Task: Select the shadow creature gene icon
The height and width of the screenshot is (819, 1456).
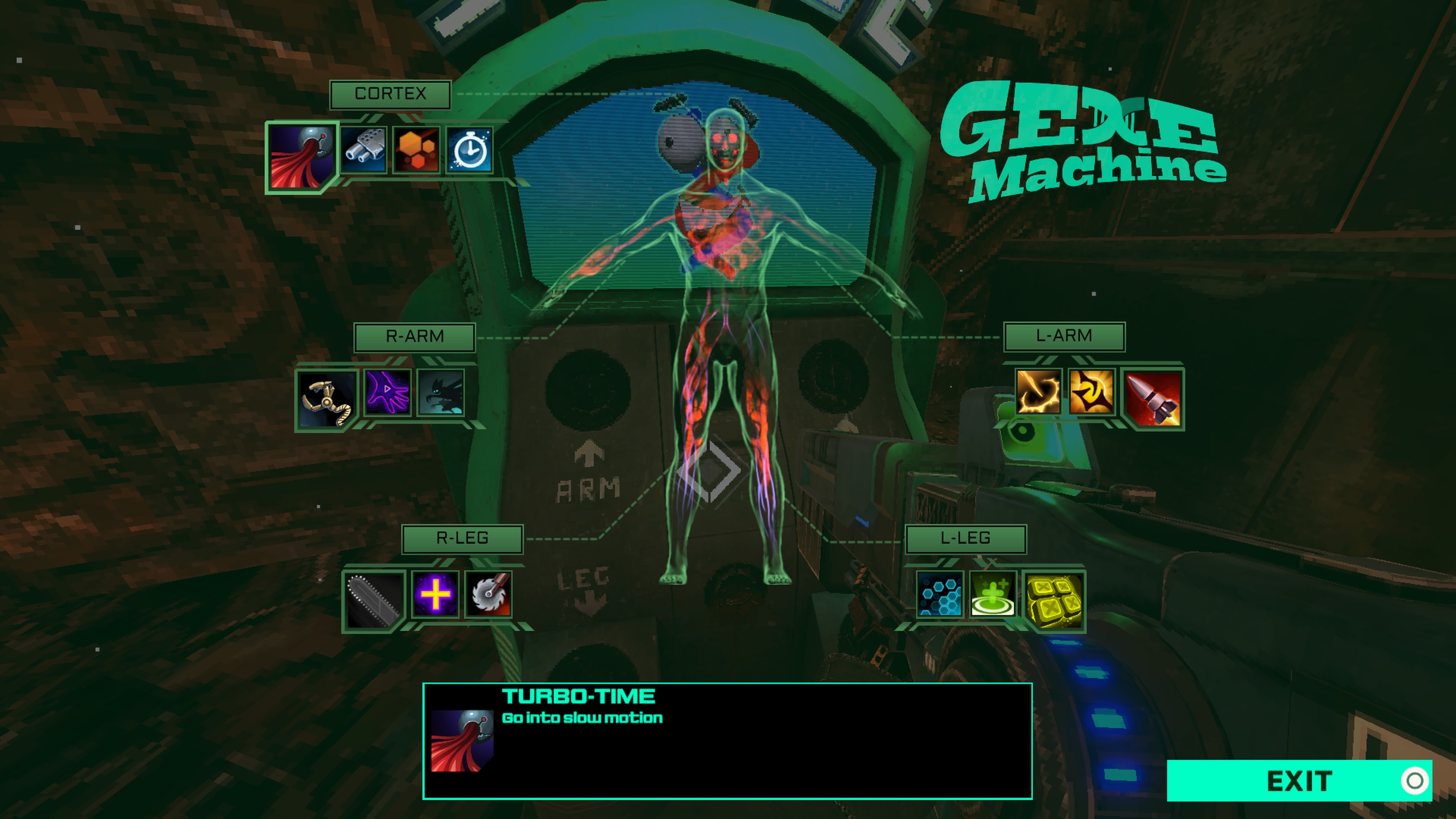Action: click(441, 392)
